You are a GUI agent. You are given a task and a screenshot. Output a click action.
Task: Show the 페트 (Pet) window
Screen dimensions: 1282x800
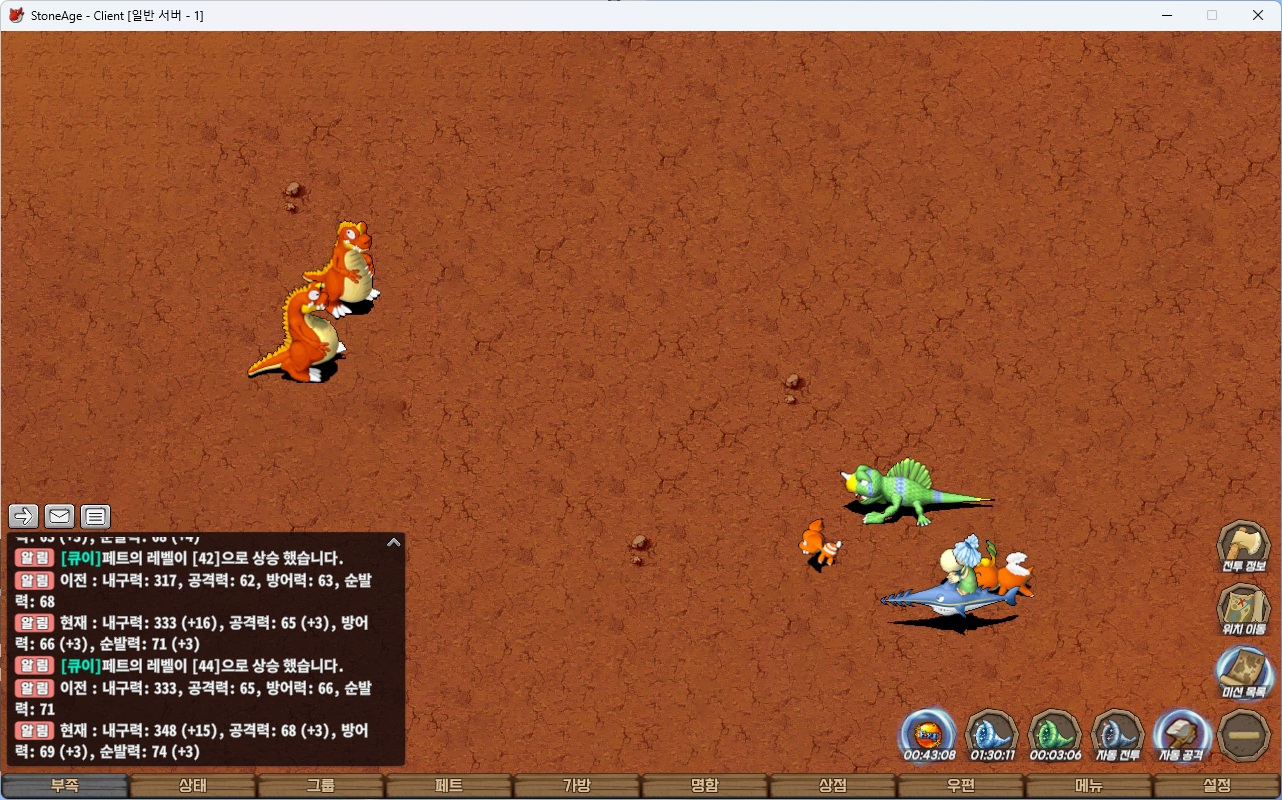point(449,786)
